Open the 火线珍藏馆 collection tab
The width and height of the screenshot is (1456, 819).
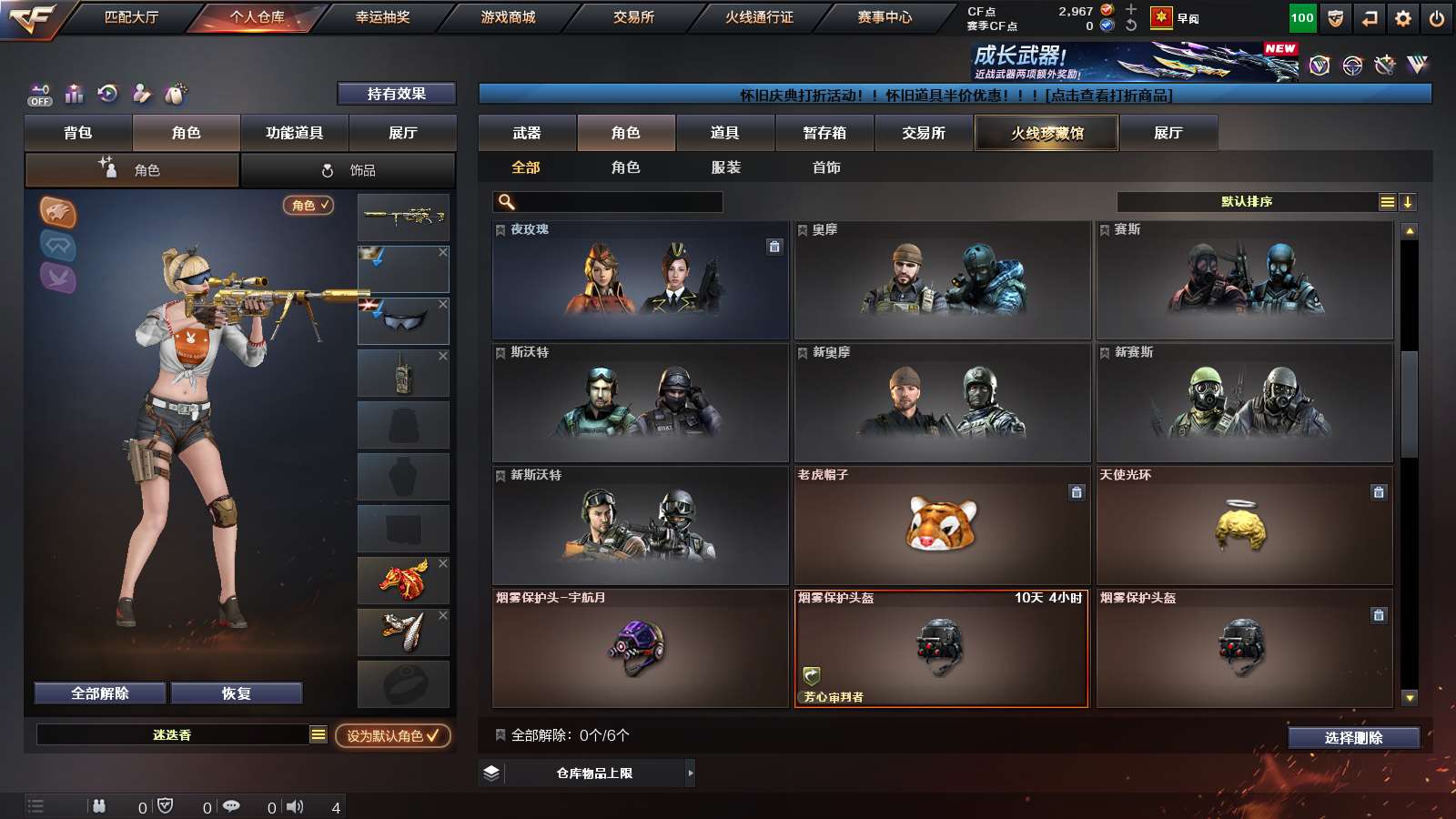[1046, 133]
